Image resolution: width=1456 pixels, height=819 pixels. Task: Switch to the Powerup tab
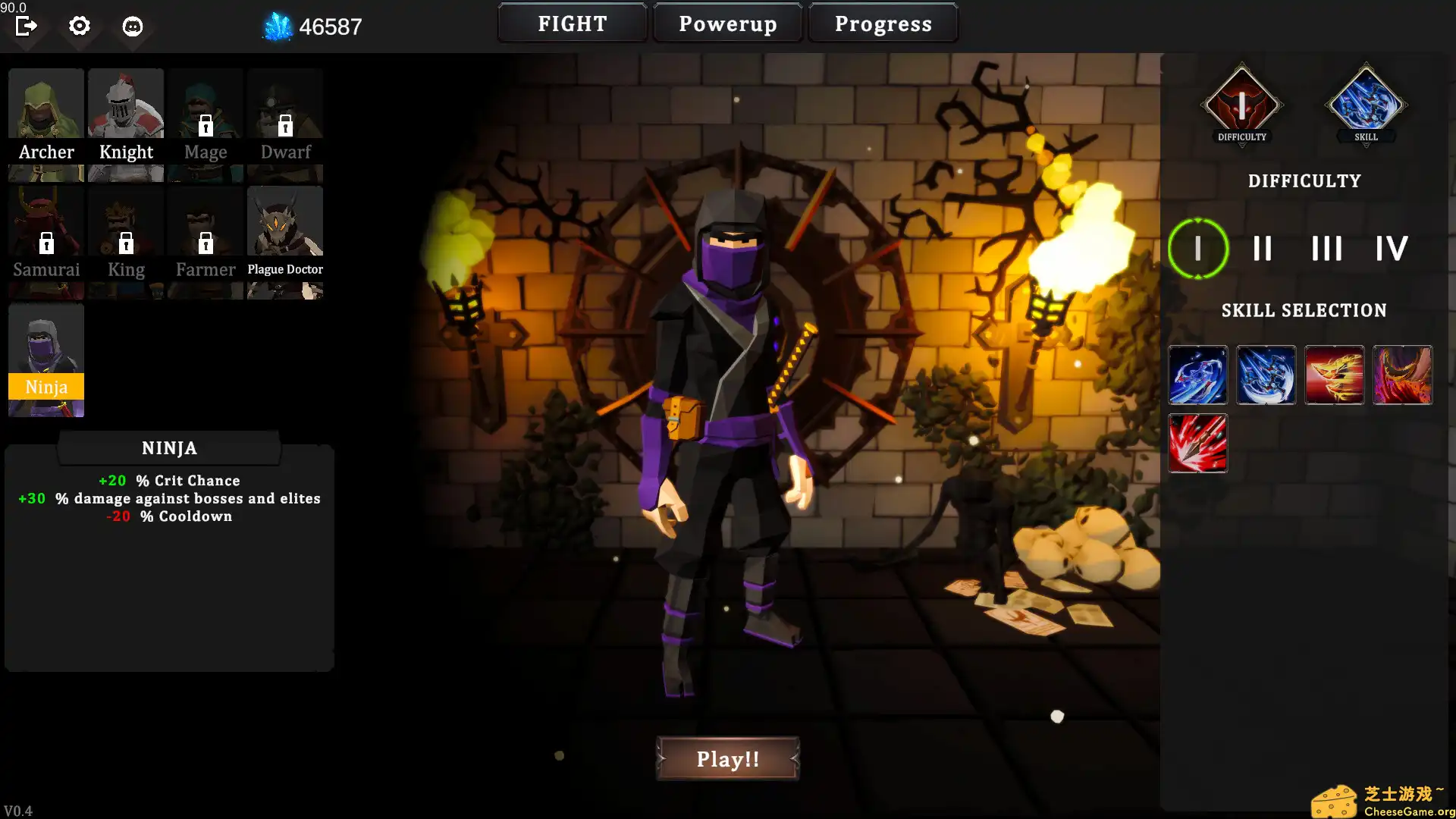coord(728,23)
